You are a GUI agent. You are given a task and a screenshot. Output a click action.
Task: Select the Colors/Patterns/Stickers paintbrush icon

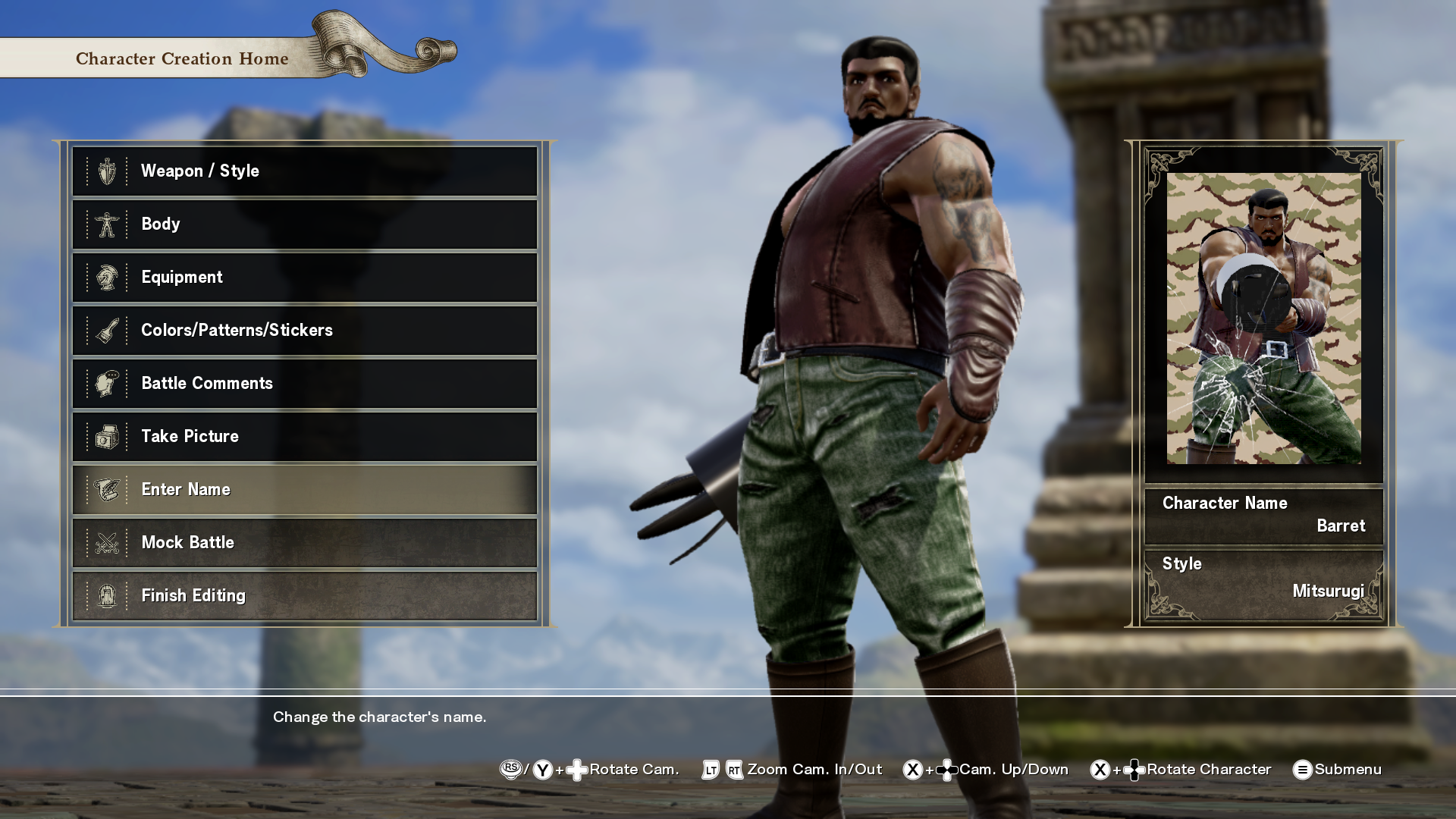(107, 330)
